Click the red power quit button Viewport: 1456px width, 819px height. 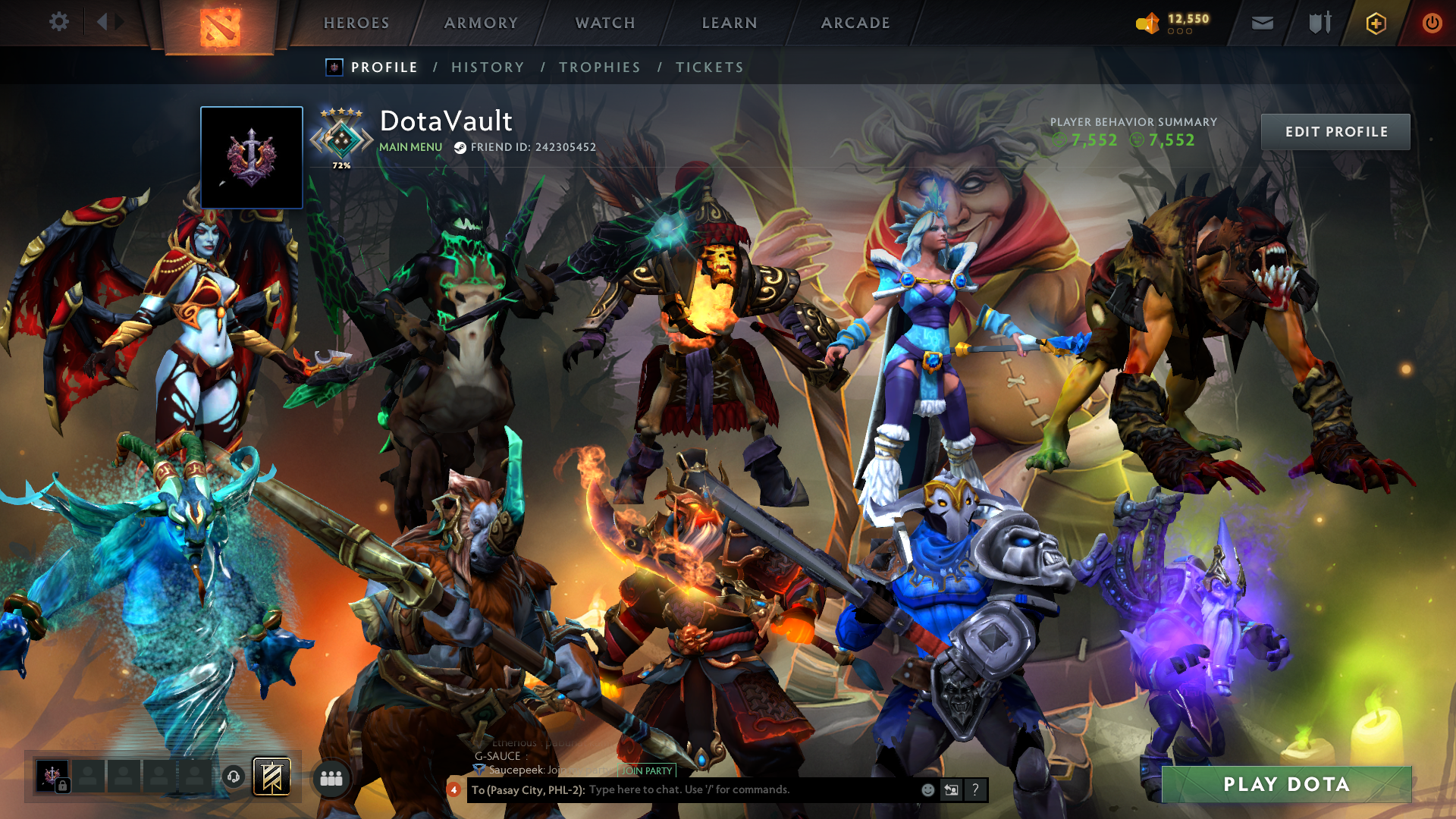point(1432,24)
